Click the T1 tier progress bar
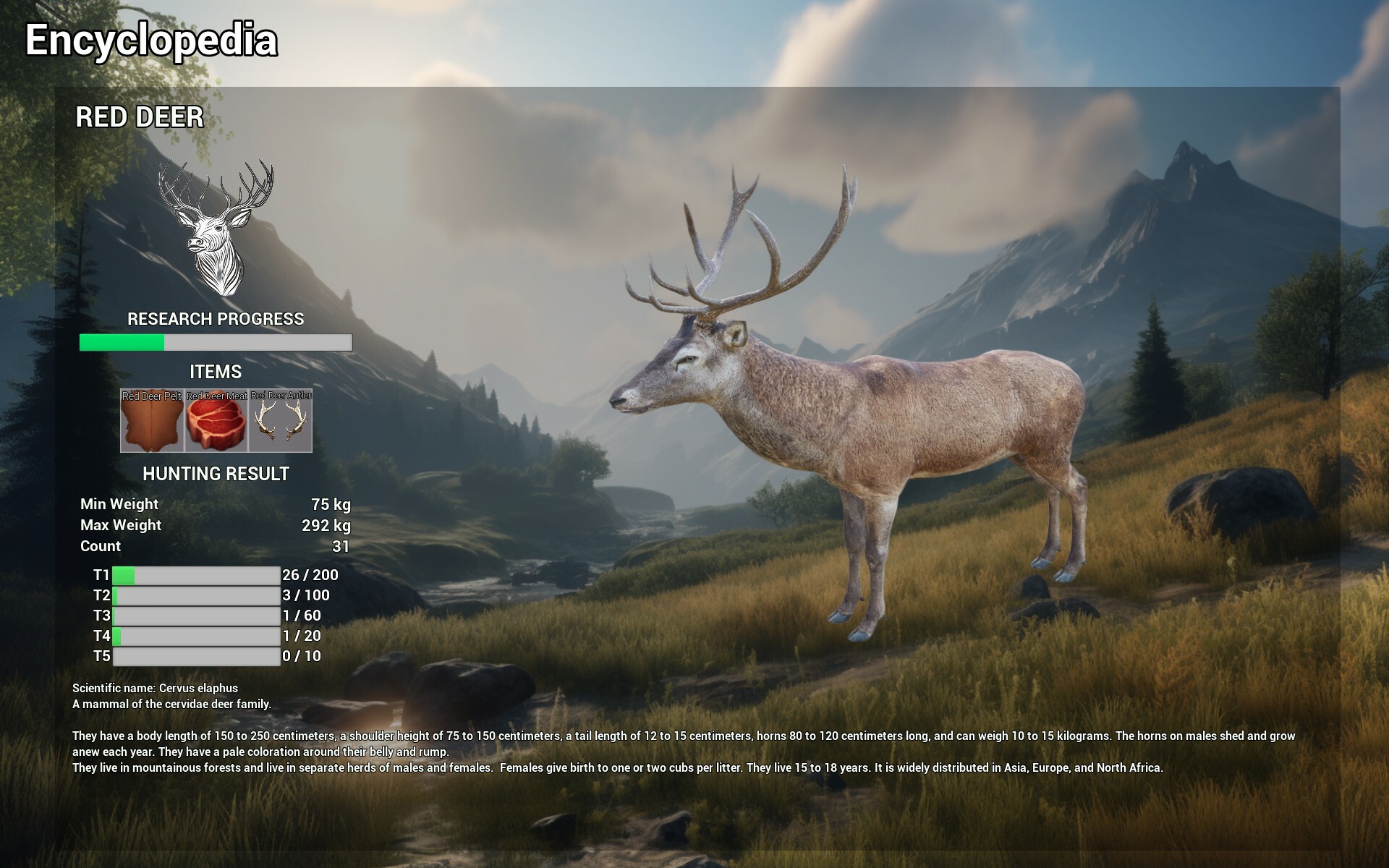The image size is (1389, 868). (197, 576)
